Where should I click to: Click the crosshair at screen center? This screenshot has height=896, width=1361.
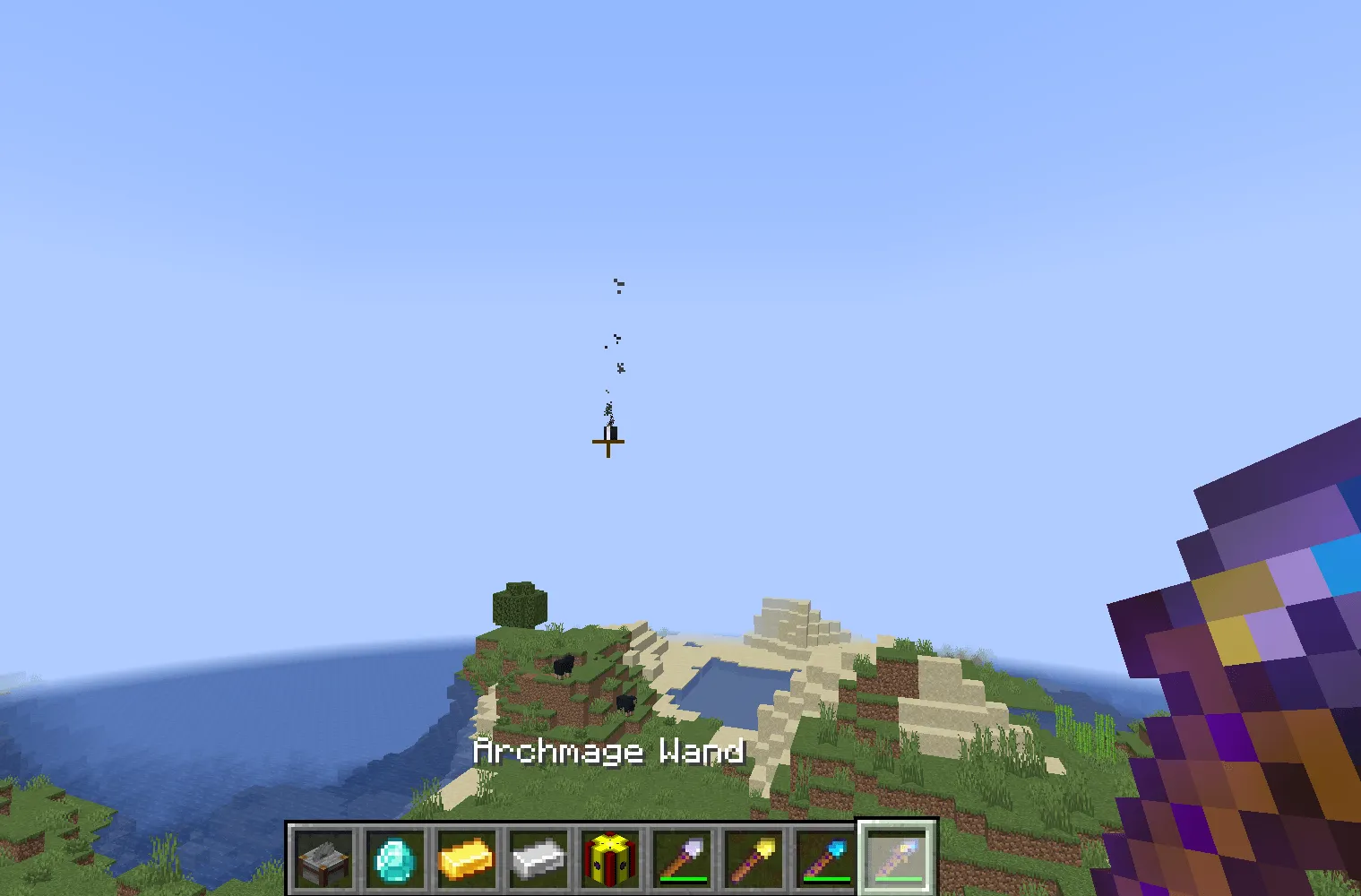608,442
